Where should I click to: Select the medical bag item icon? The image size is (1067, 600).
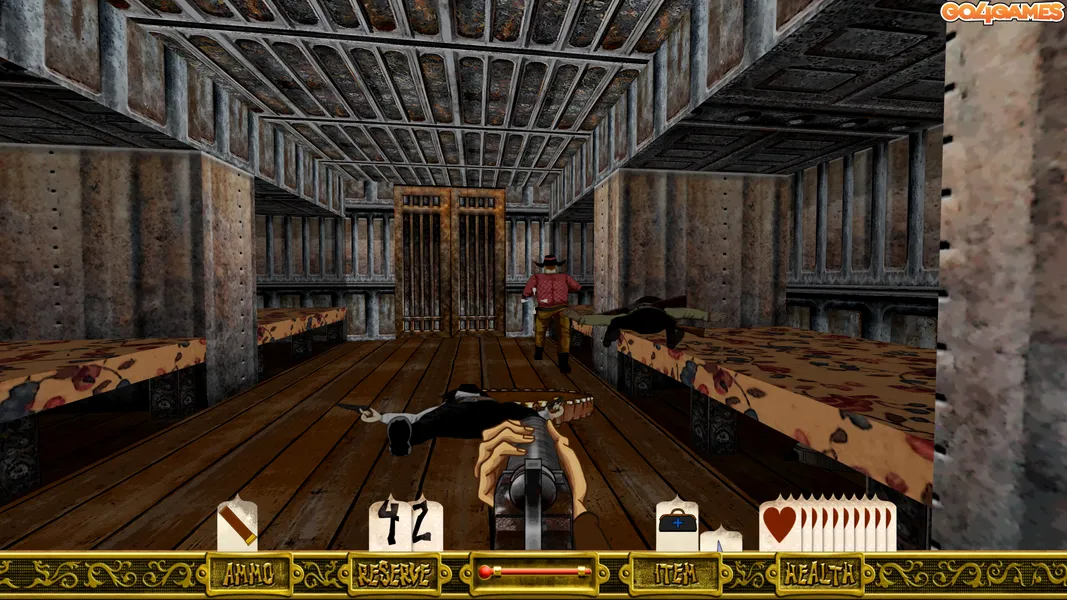tap(677, 524)
